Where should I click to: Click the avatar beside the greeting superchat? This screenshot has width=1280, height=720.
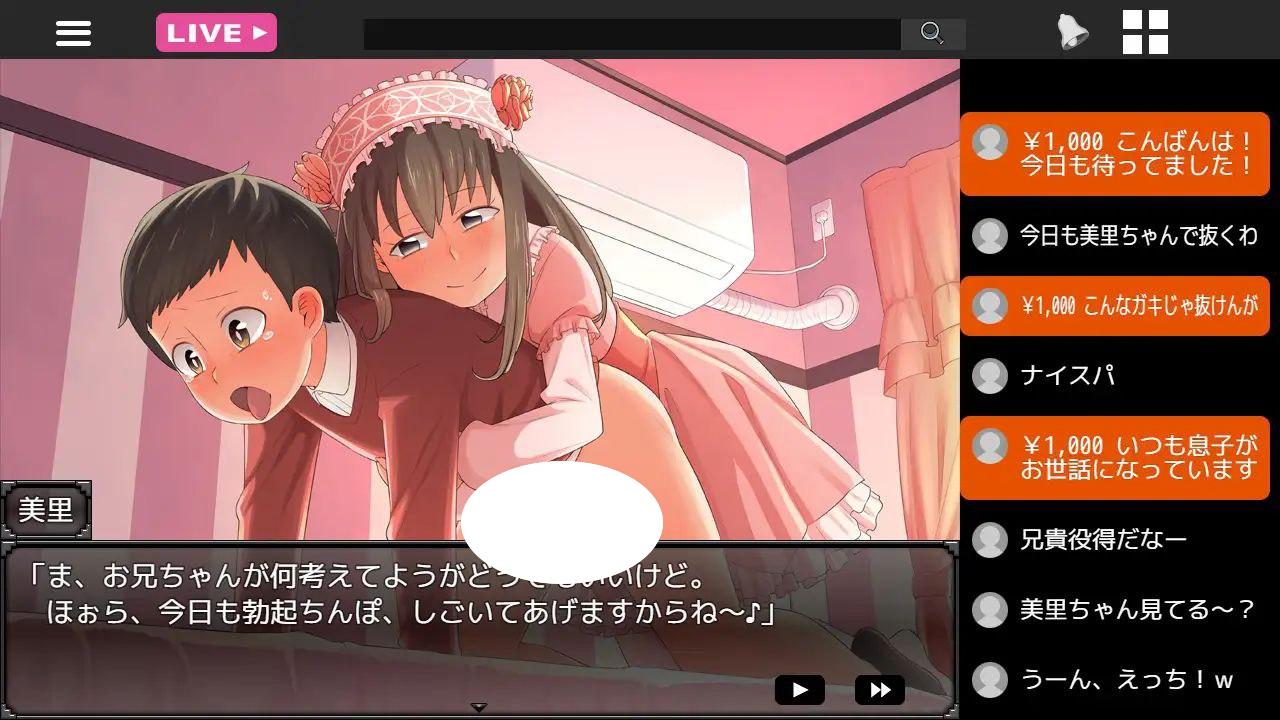[989, 143]
